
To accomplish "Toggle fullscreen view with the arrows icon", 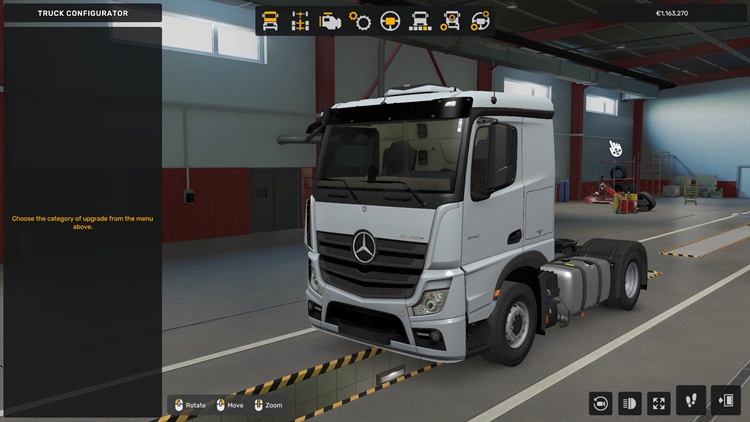I will 659,403.
